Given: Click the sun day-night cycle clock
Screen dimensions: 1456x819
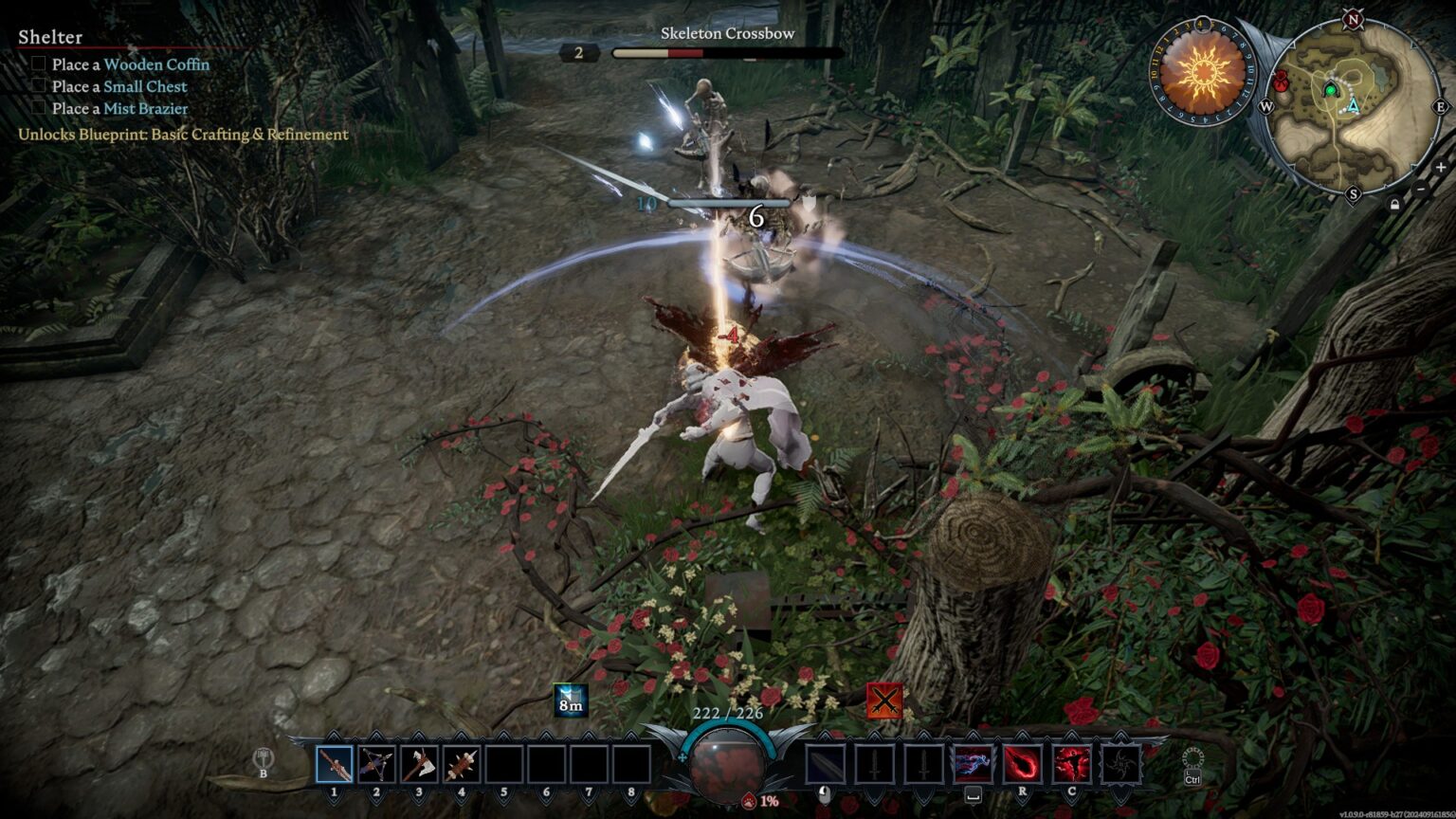Looking at the screenshot, I should 1202,71.
